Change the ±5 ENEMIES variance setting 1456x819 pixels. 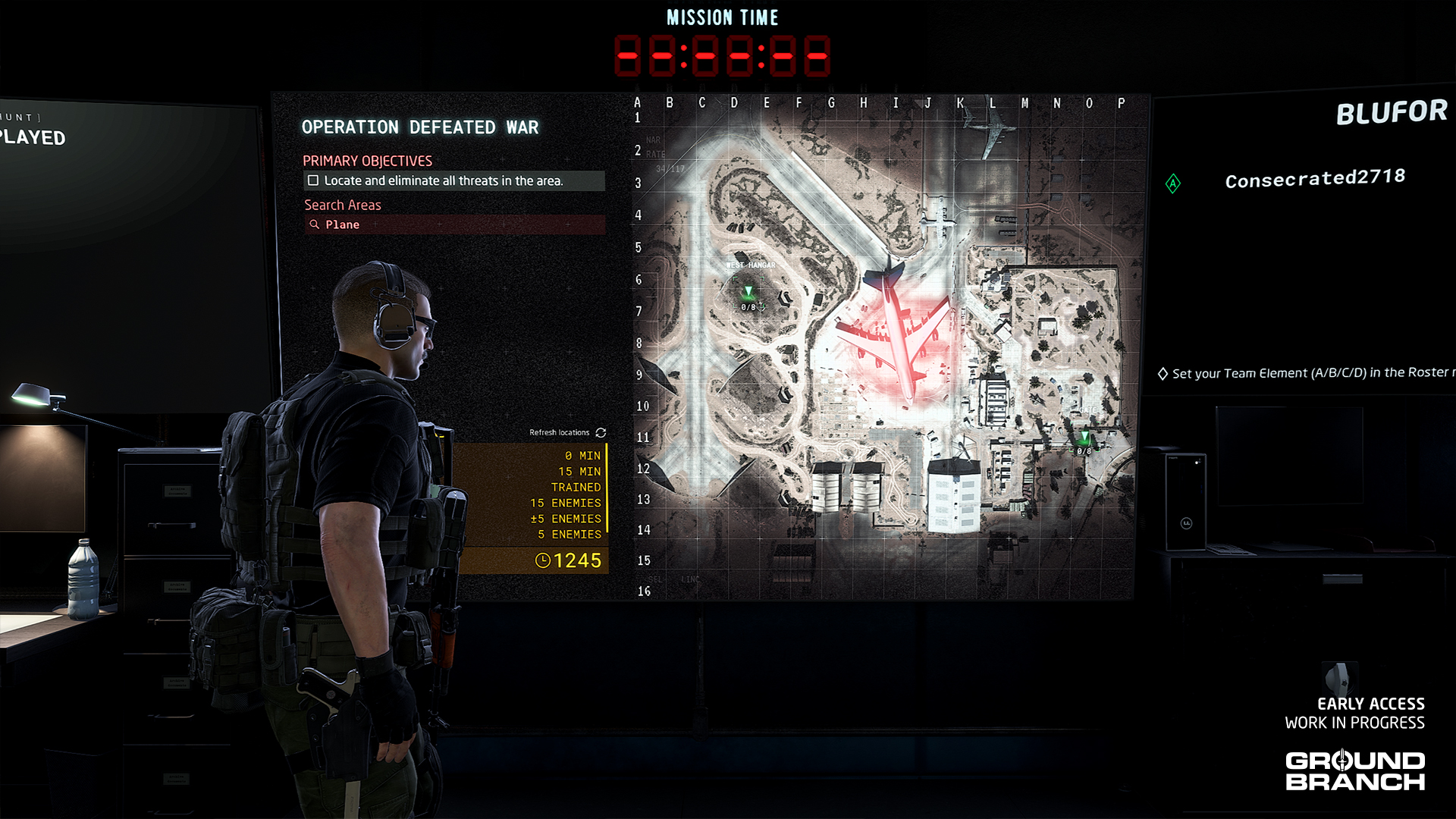tap(566, 519)
